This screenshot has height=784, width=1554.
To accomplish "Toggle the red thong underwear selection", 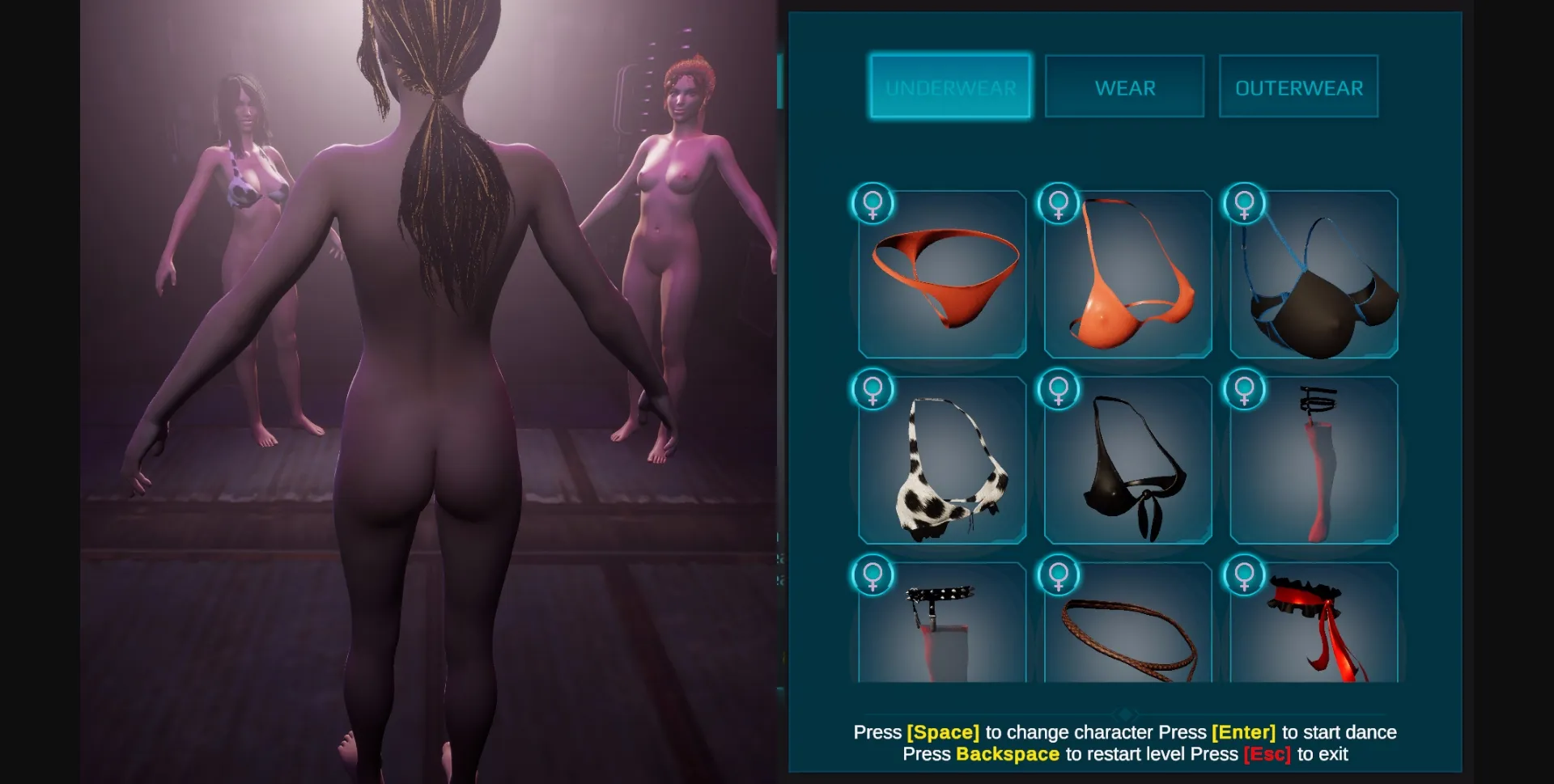I will click(943, 279).
